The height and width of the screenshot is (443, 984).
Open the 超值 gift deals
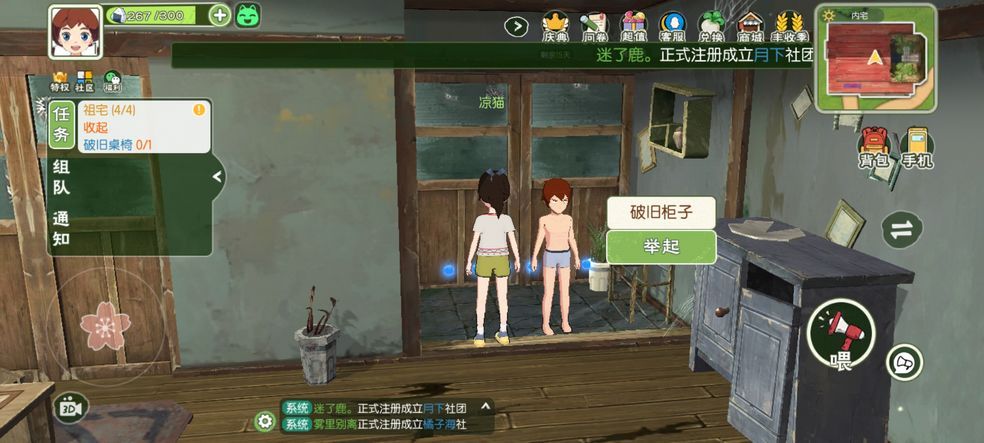(633, 27)
